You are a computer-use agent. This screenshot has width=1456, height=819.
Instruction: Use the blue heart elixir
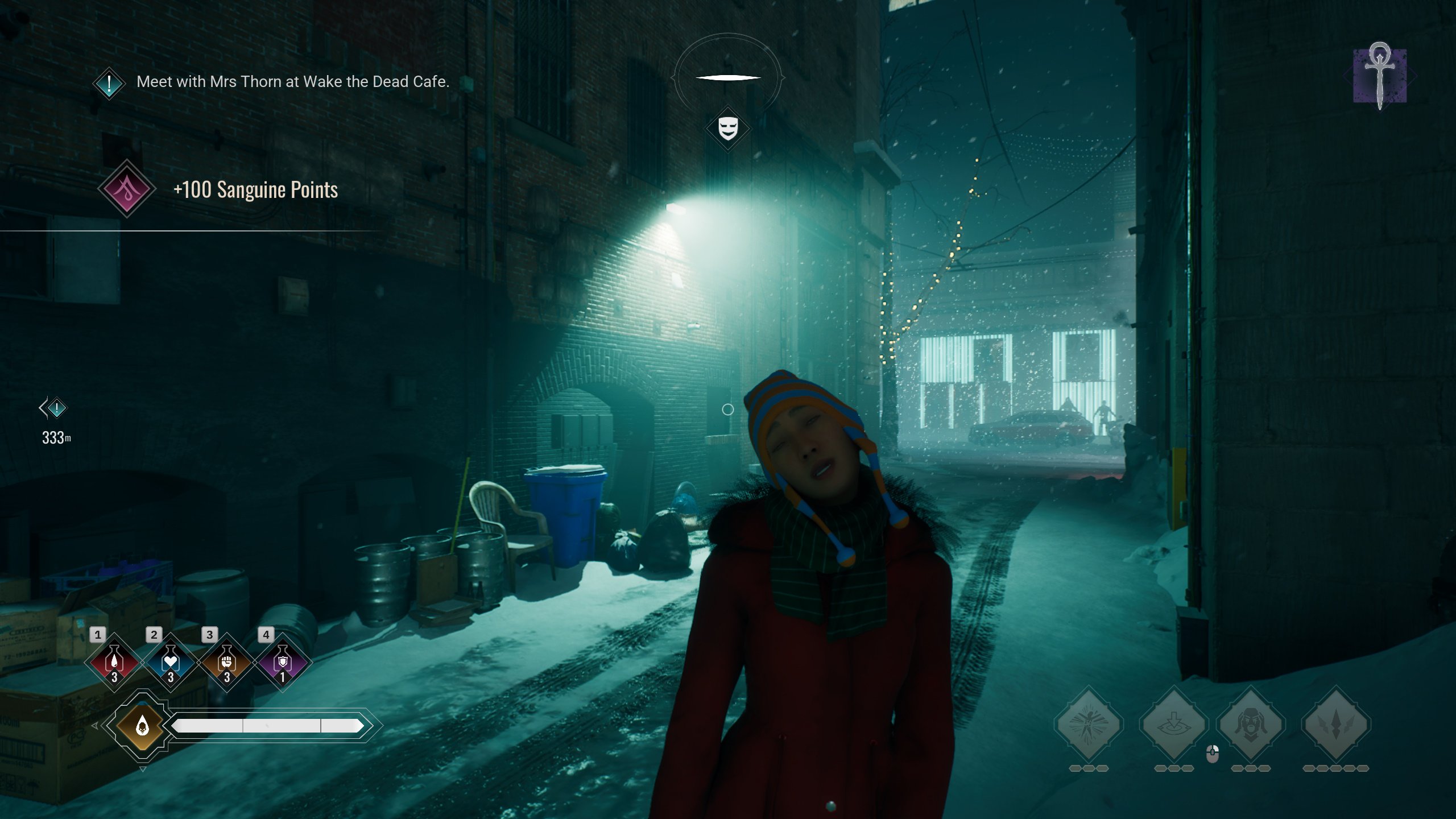pos(171,662)
